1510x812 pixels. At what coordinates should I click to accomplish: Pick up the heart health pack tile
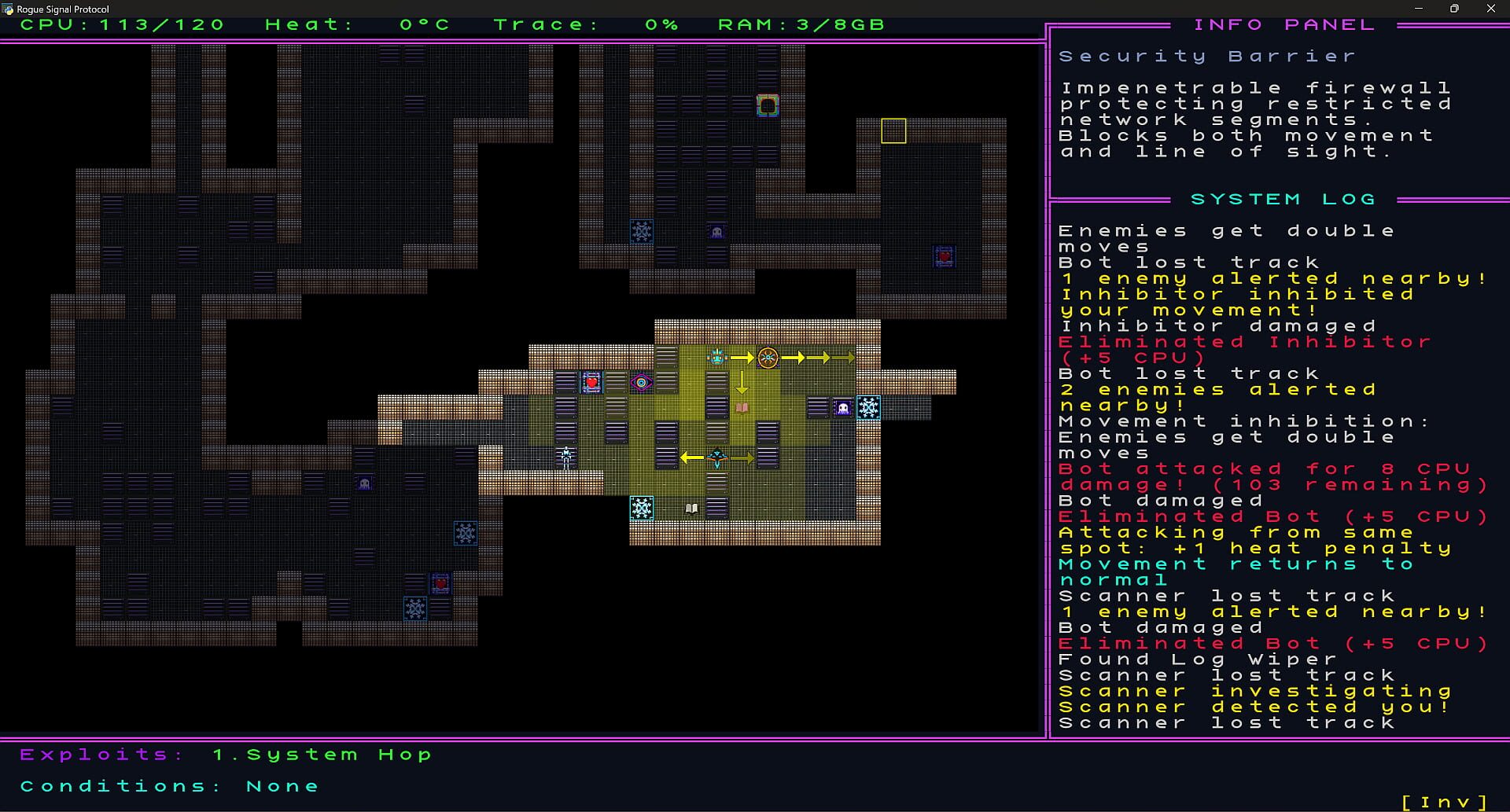[x=590, y=383]
